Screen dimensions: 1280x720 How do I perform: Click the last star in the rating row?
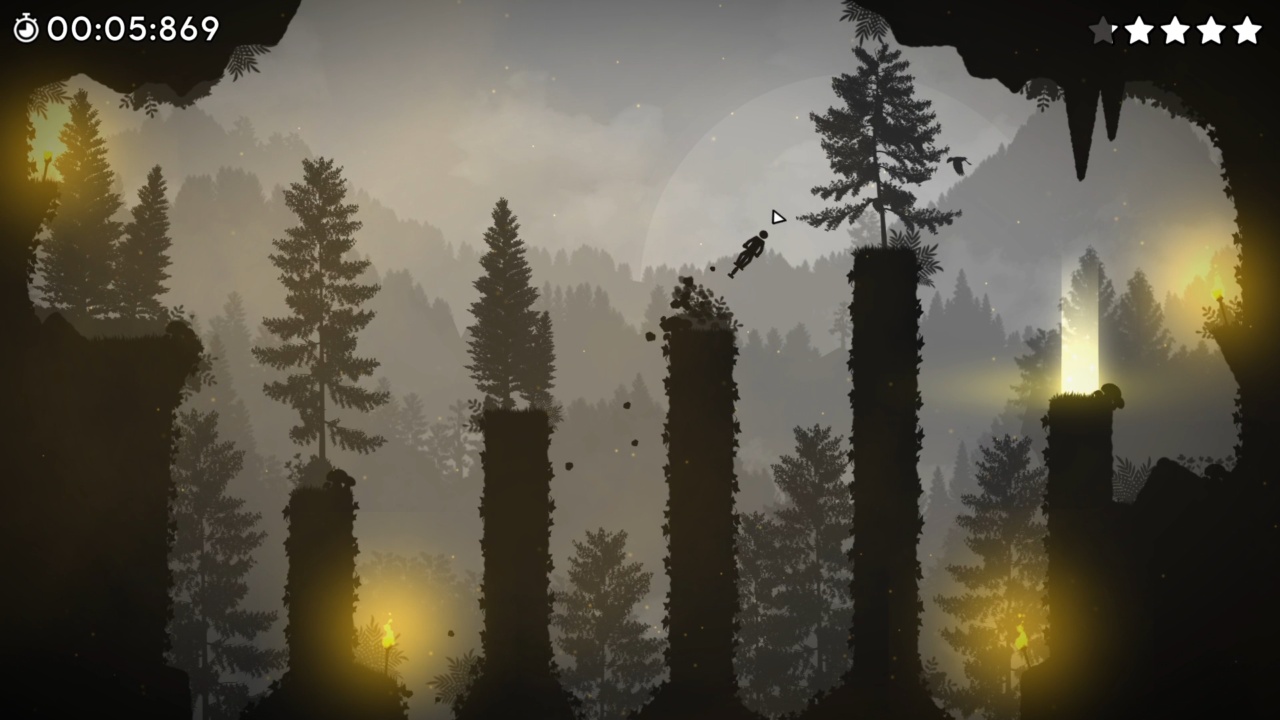pos(1247,31)
